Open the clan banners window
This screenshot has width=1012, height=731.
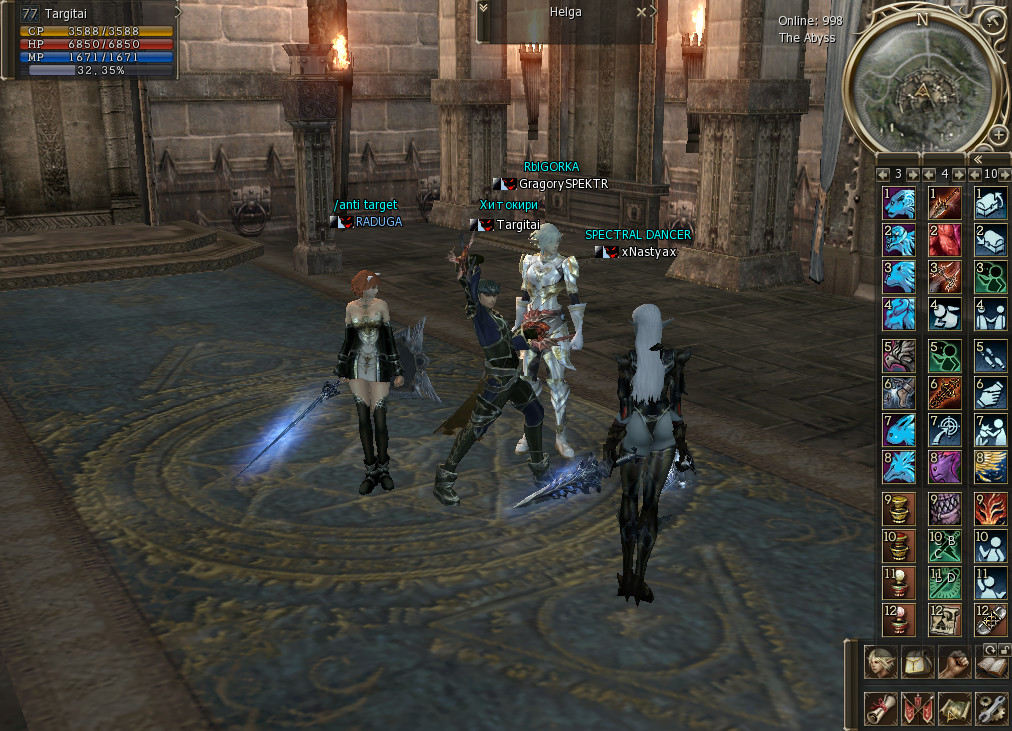917,708
